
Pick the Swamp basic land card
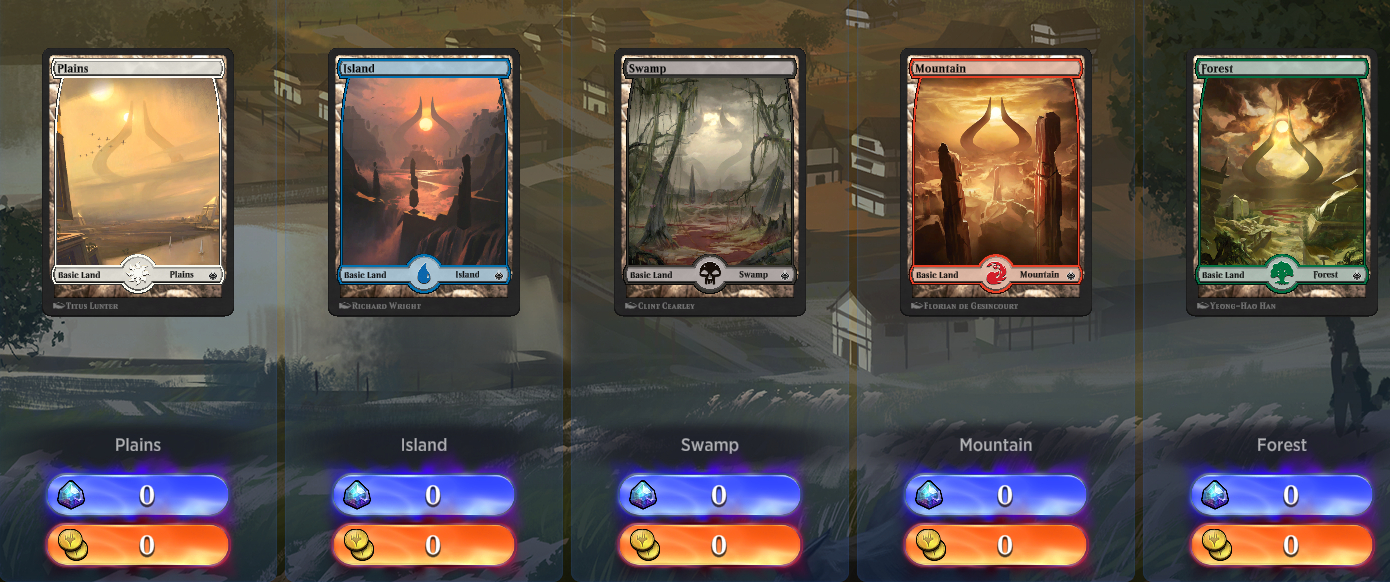tap(710, 180)
